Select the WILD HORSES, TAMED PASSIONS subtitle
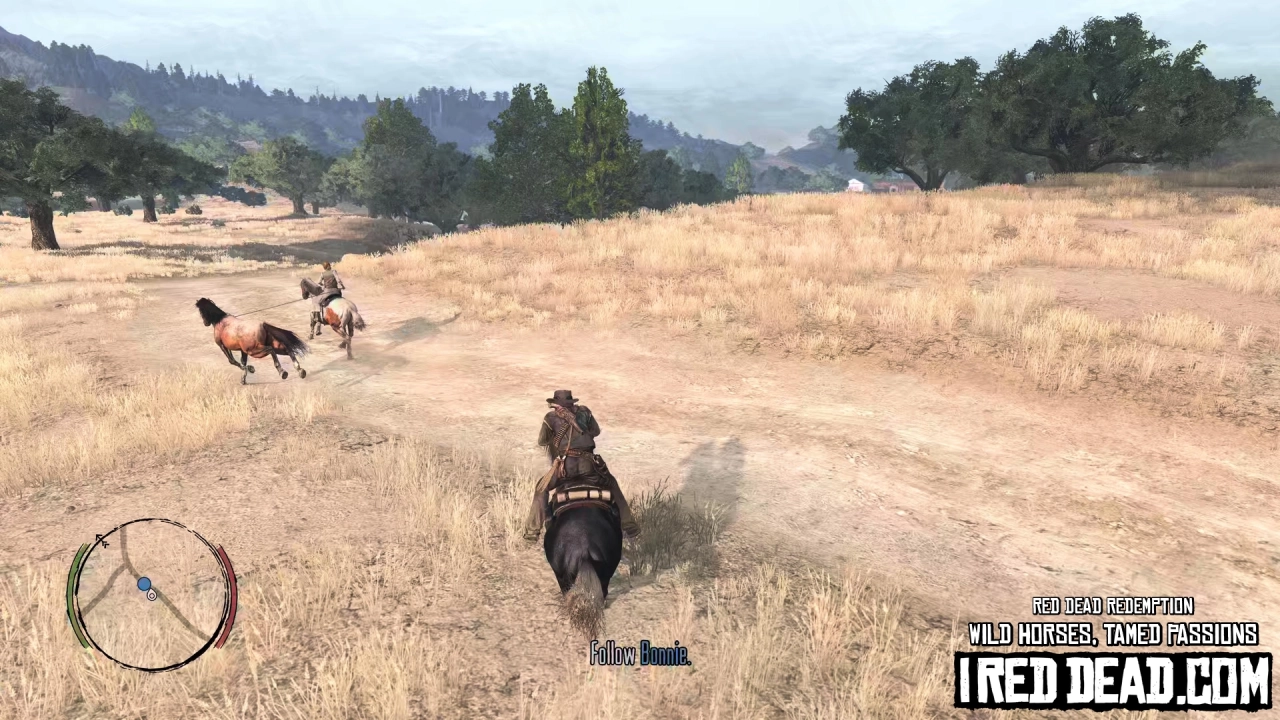1280x720 pixels. 1112,634
